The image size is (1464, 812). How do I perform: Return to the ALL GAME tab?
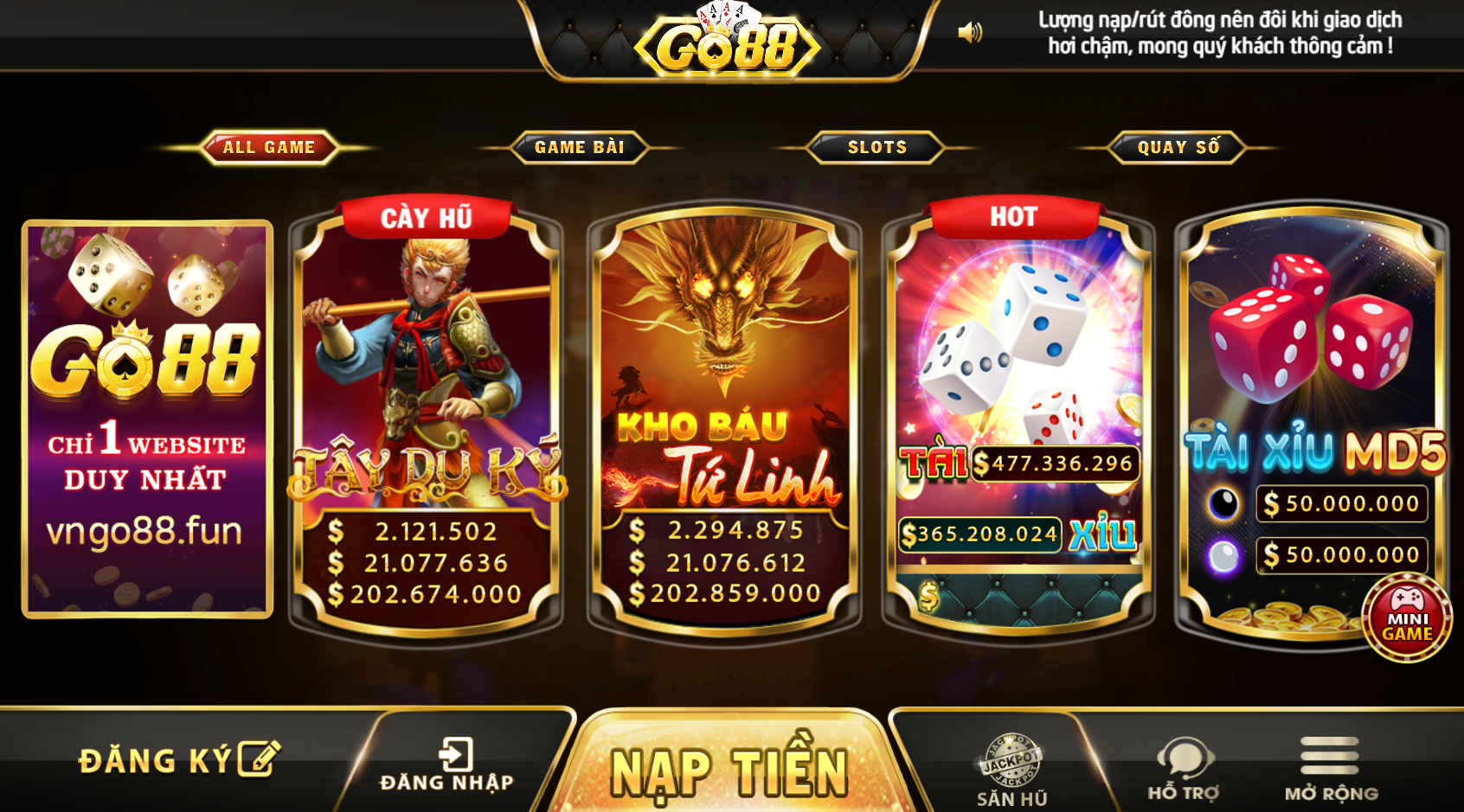pyautogui.click(x=268, y=147)
